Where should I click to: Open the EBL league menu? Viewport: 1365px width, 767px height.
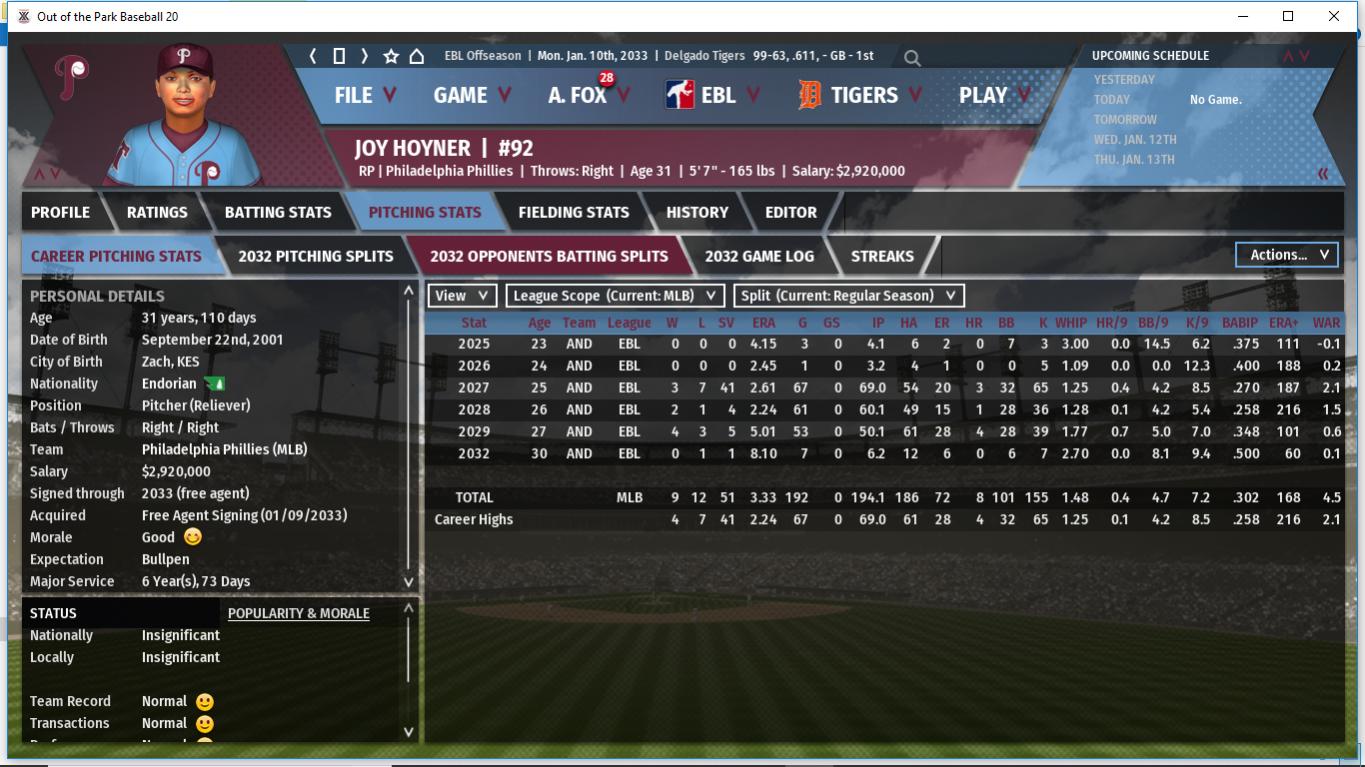click(713, 95)
